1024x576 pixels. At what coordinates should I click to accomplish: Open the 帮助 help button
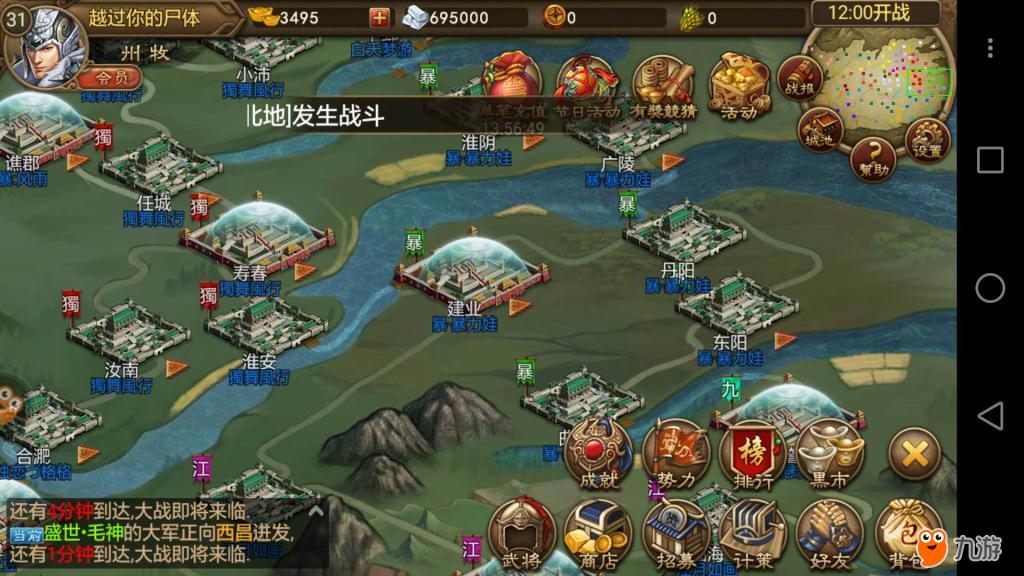(873, 159)
